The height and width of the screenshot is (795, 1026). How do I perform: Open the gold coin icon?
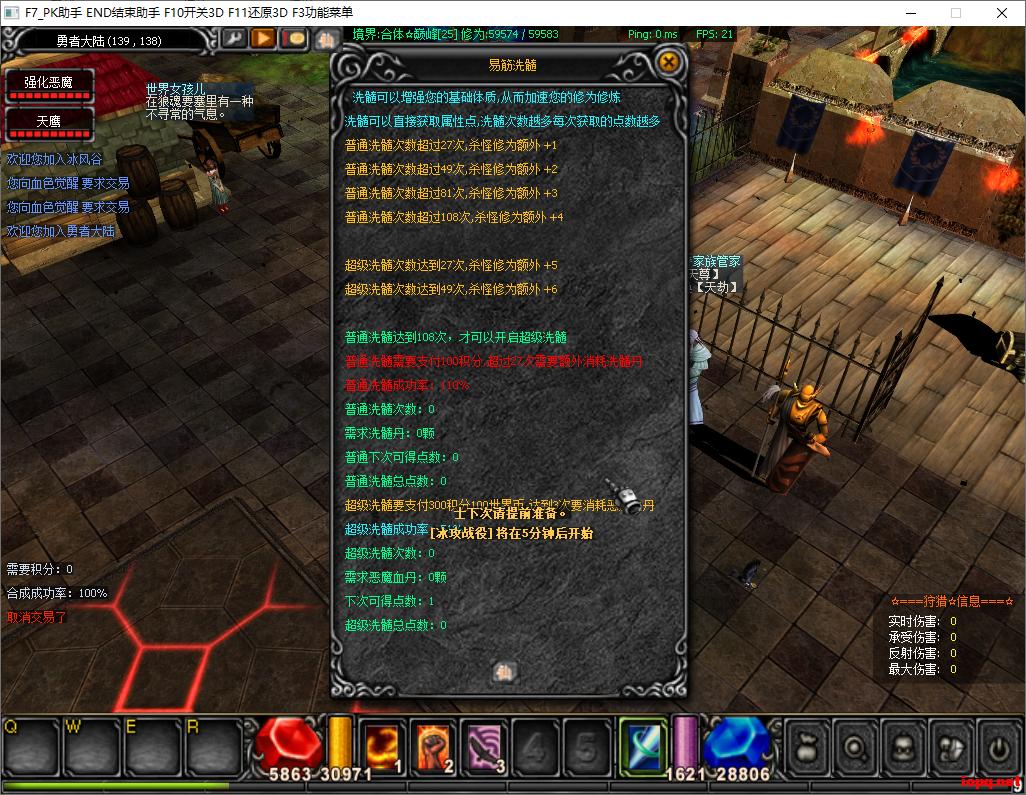(293, 39)
